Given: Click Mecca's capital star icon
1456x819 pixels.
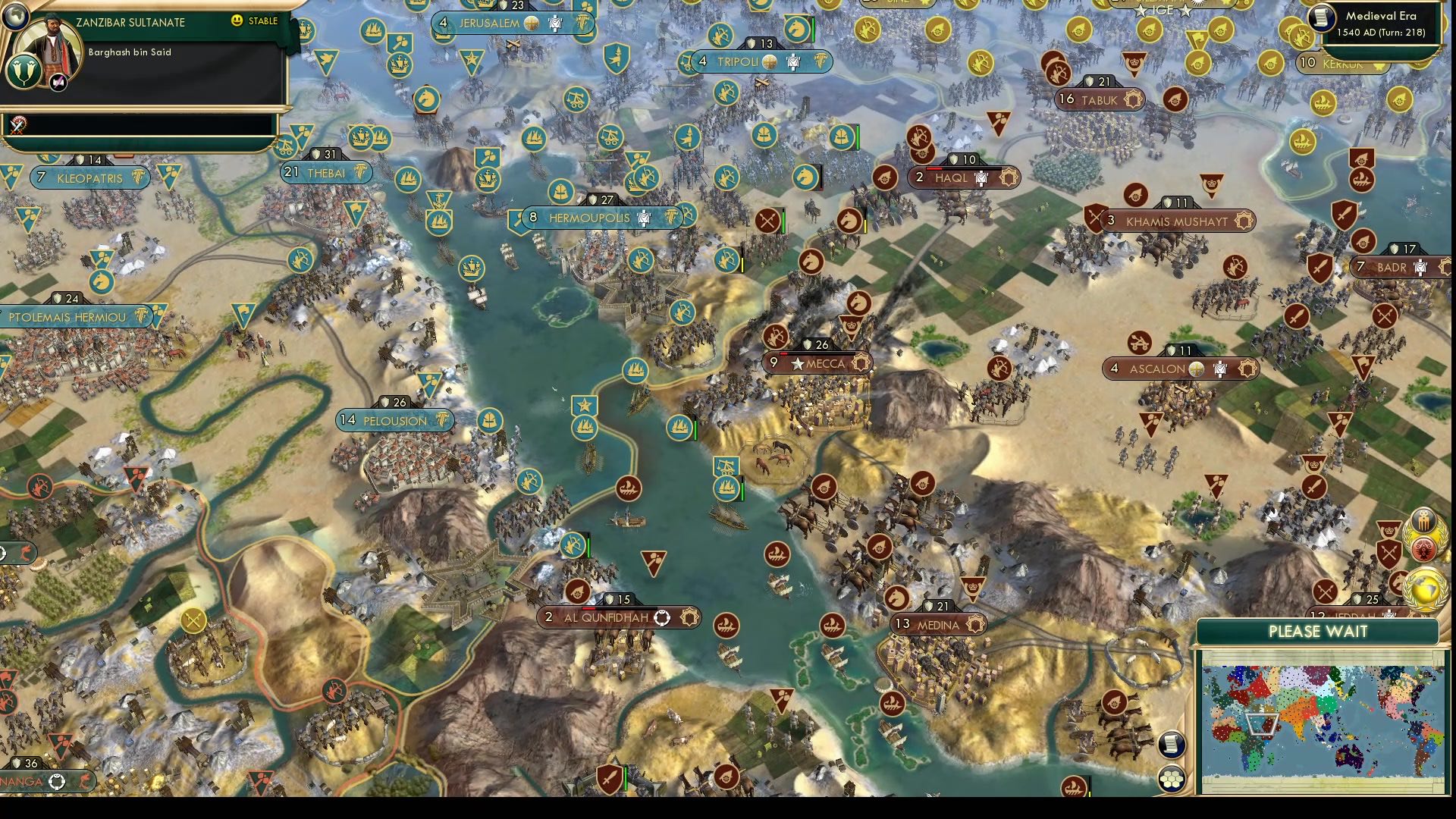Looking at the screenshot, I should (797, 364).
